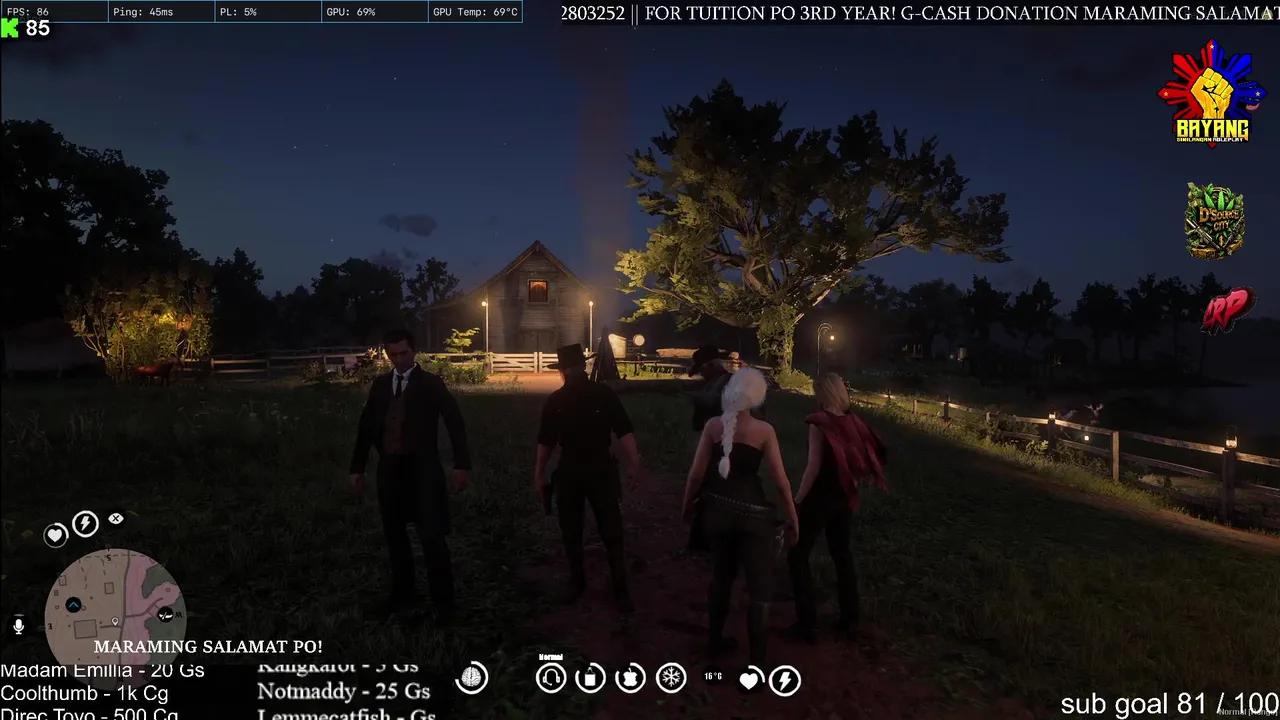Click the crossed utensils marker on the minimap
This screenshot has width=1280, height=720.
click(165, 614)
